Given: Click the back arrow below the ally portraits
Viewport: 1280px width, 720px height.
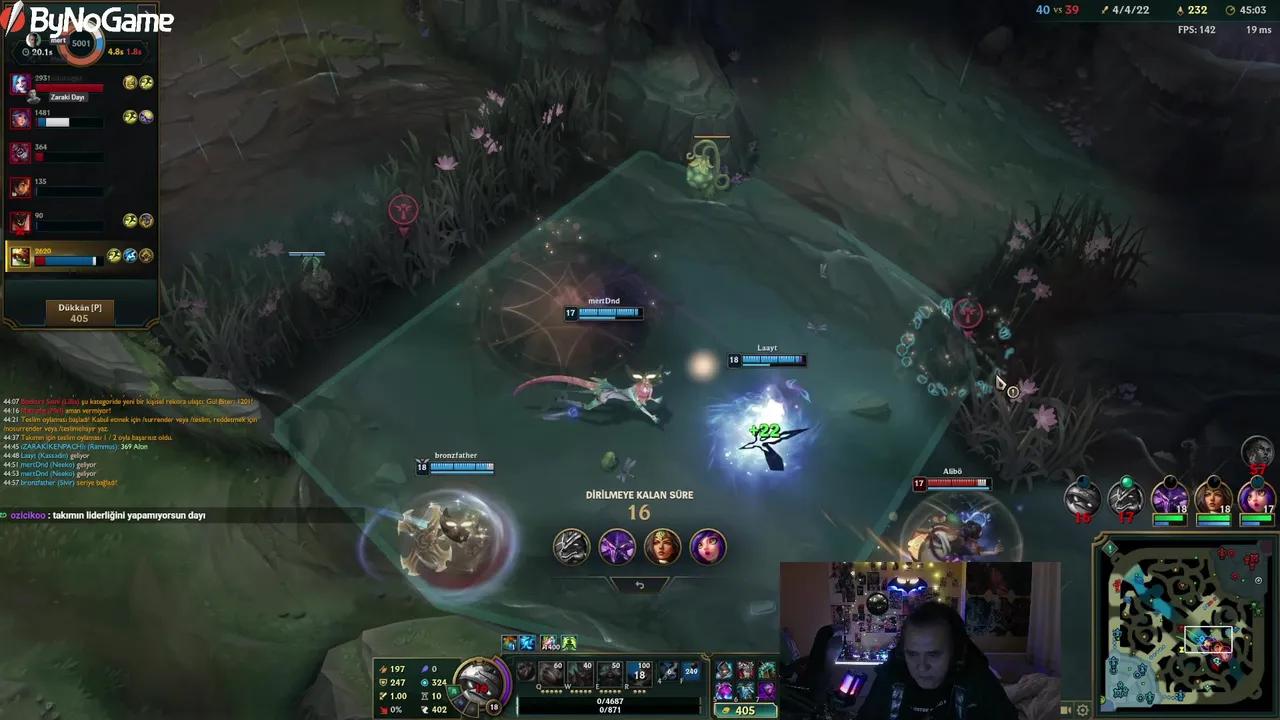Looking at the screenshot, I should [640, 585].
